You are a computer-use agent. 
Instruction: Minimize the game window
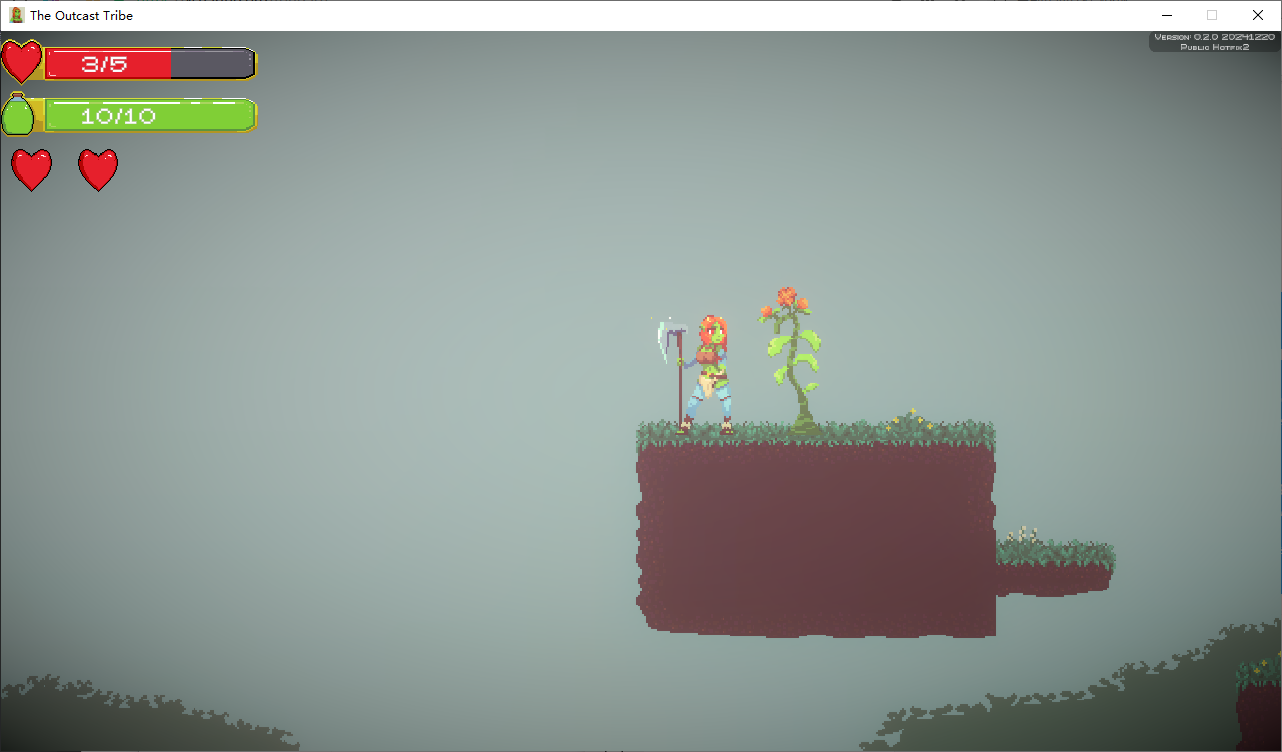click(x=1166, y=15)
